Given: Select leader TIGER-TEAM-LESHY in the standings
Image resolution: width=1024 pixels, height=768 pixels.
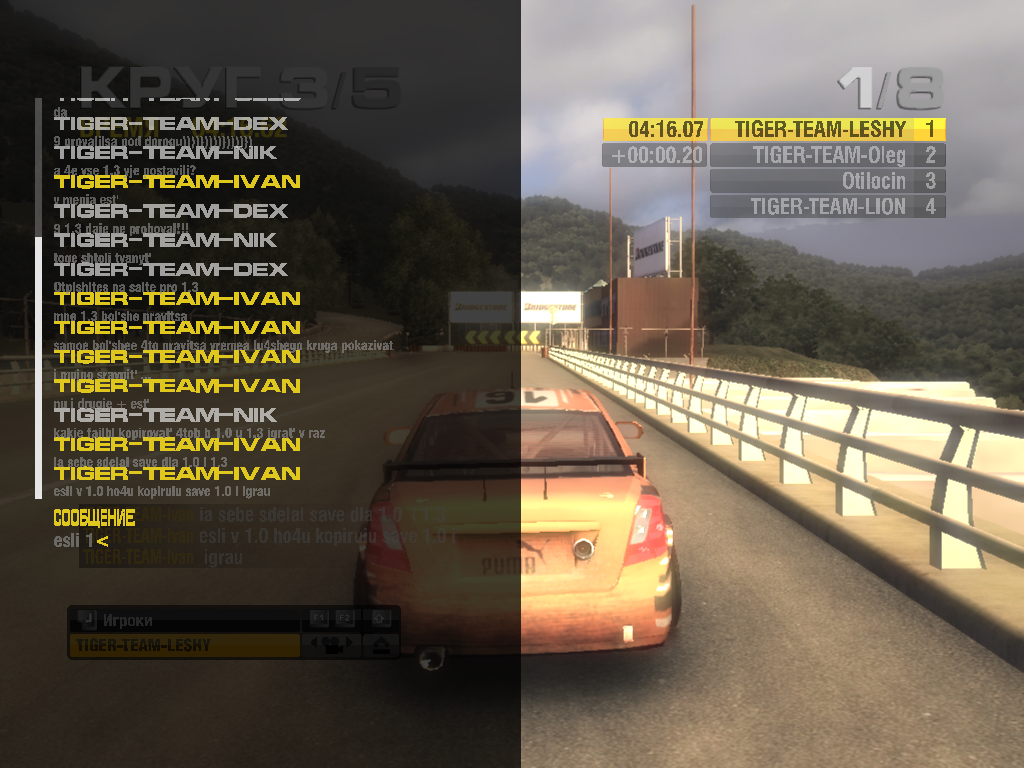Looking at the screenshot, I should point(828,129).
